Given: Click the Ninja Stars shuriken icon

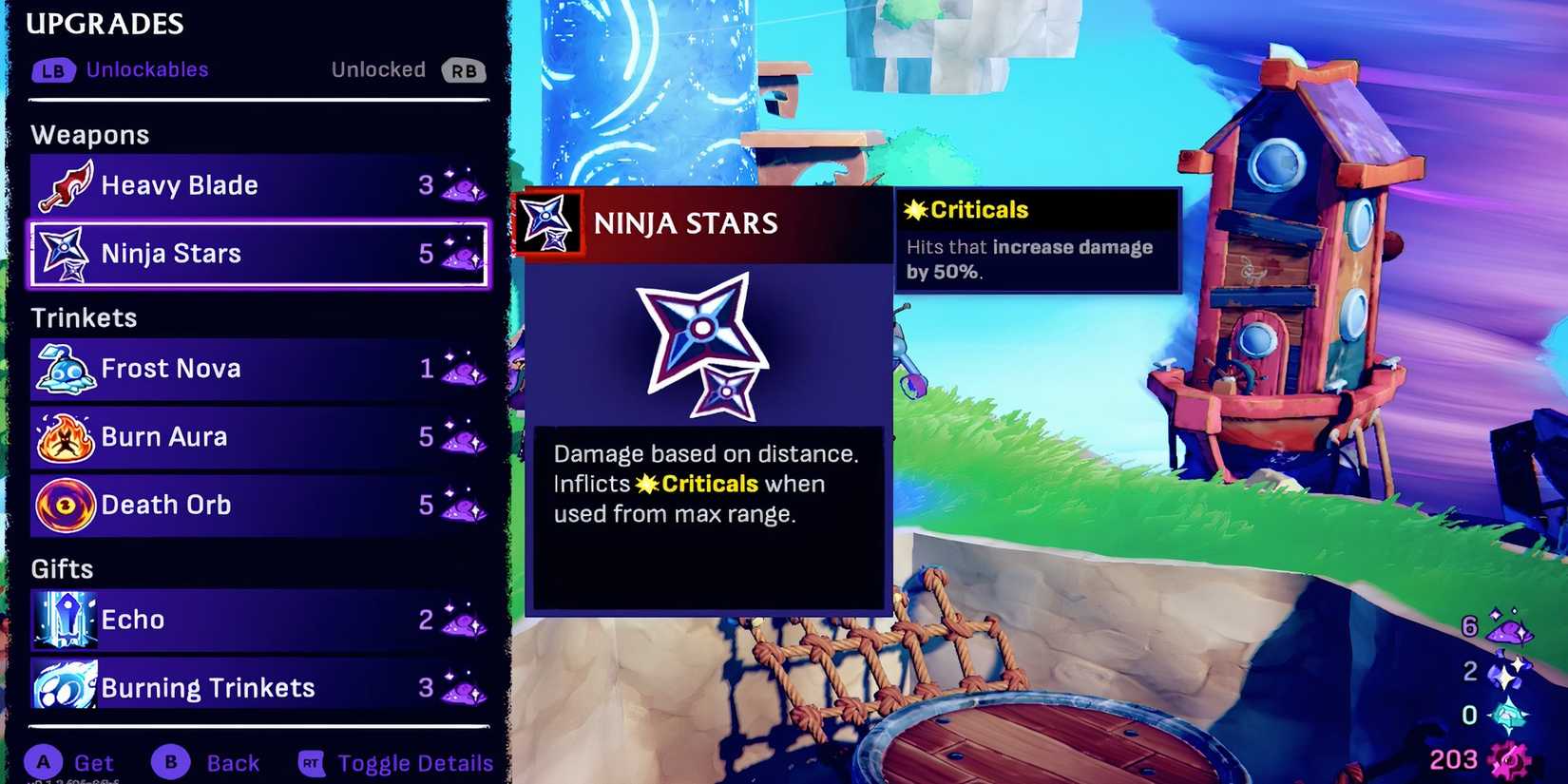Looking at the screenshot, I should [x=64, y=254].
